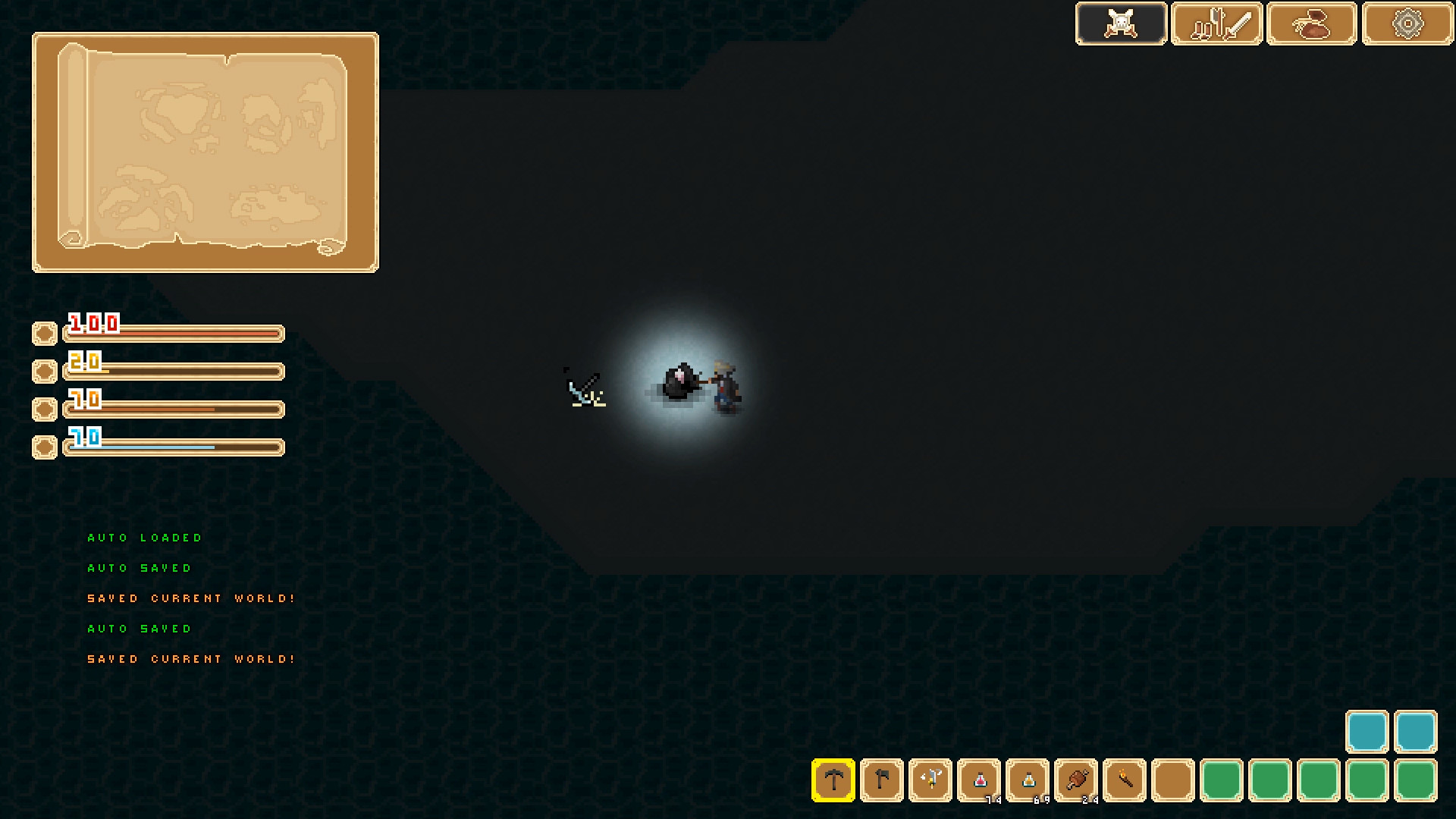Screen dimensions: 1456x819
Task: Select the torch in the hotbar
Action: (x=1127, y=780)
